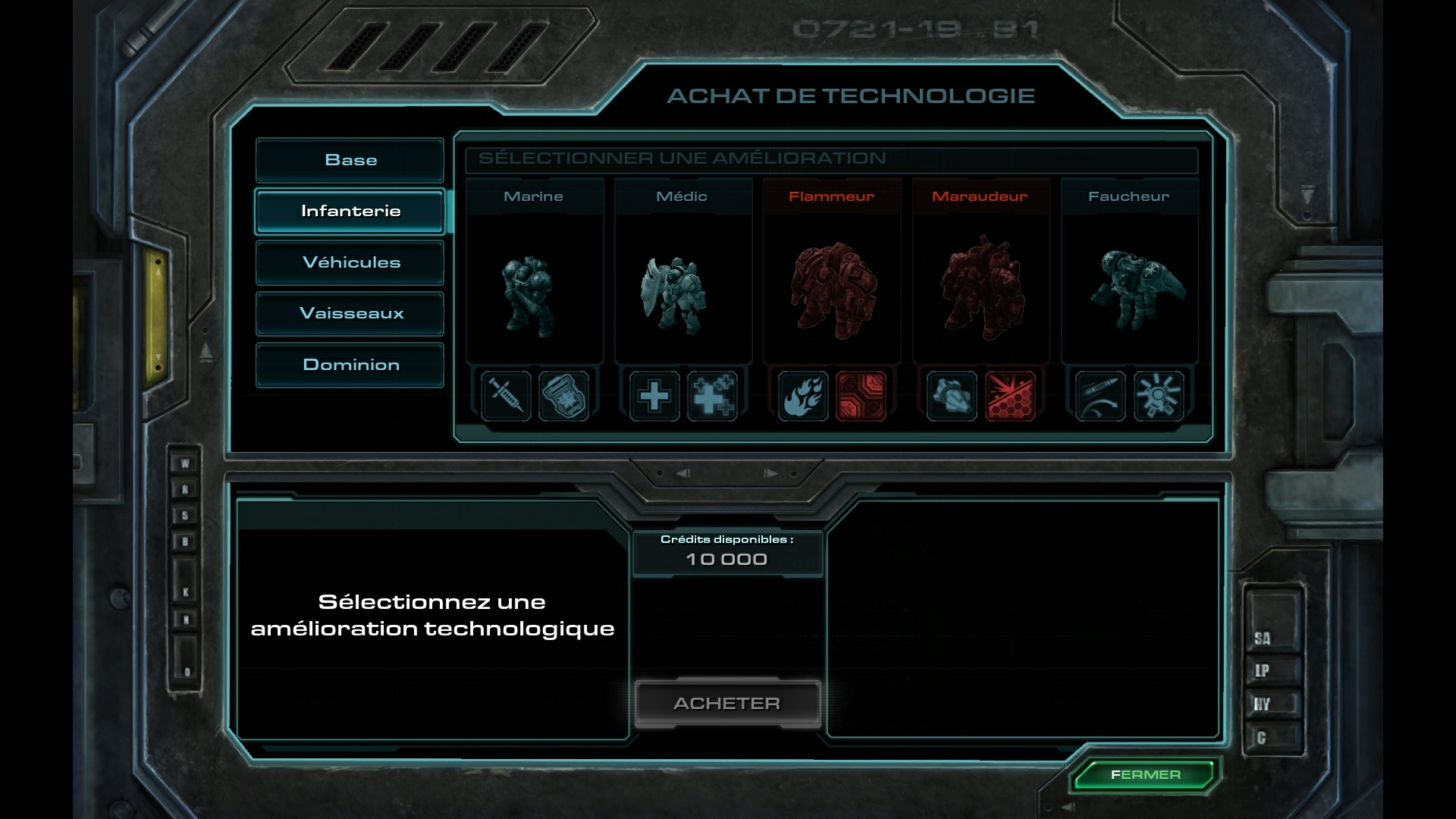Select the Flammeur blue flame upgrade
This screenshot has width=1456, height=819.
pos(803,395)
